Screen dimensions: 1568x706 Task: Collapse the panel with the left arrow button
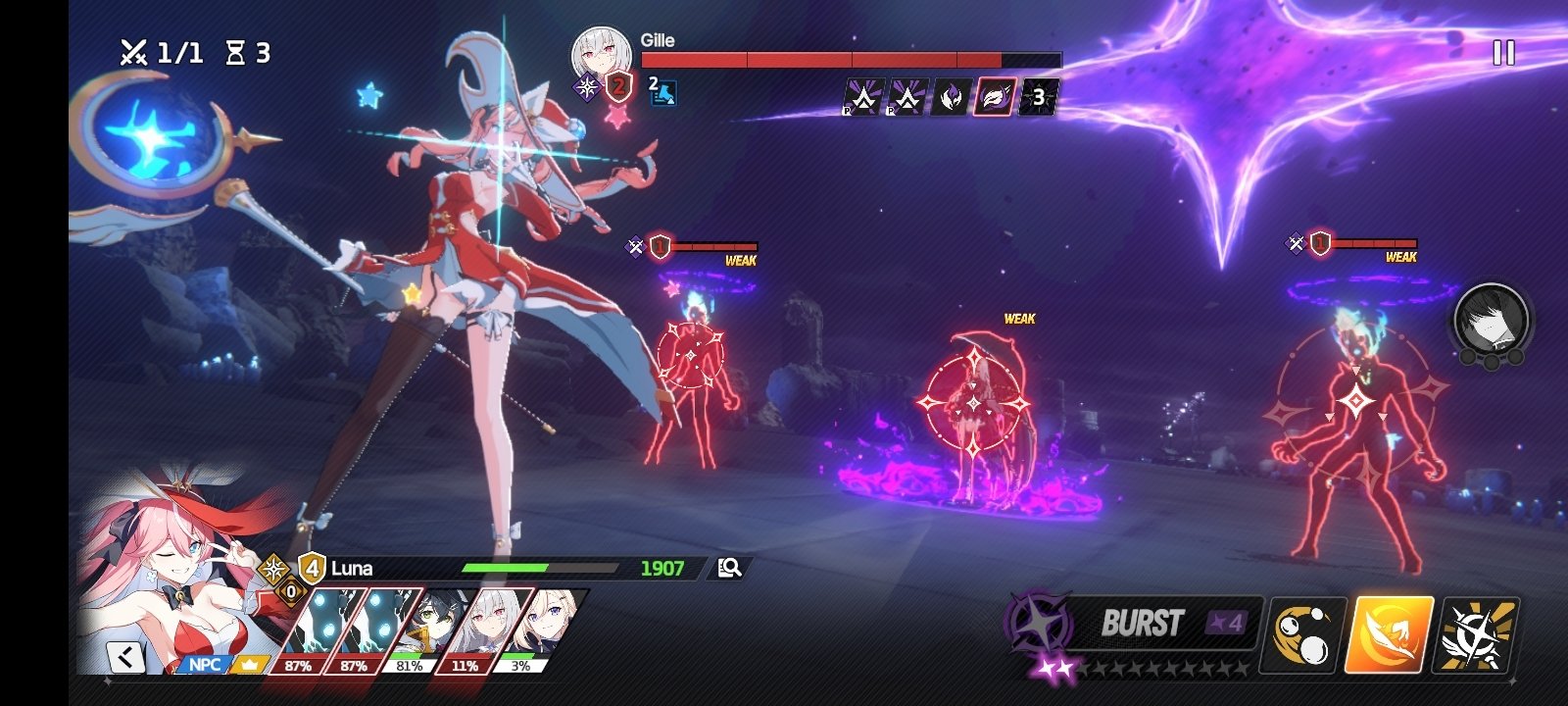point(125,656)
